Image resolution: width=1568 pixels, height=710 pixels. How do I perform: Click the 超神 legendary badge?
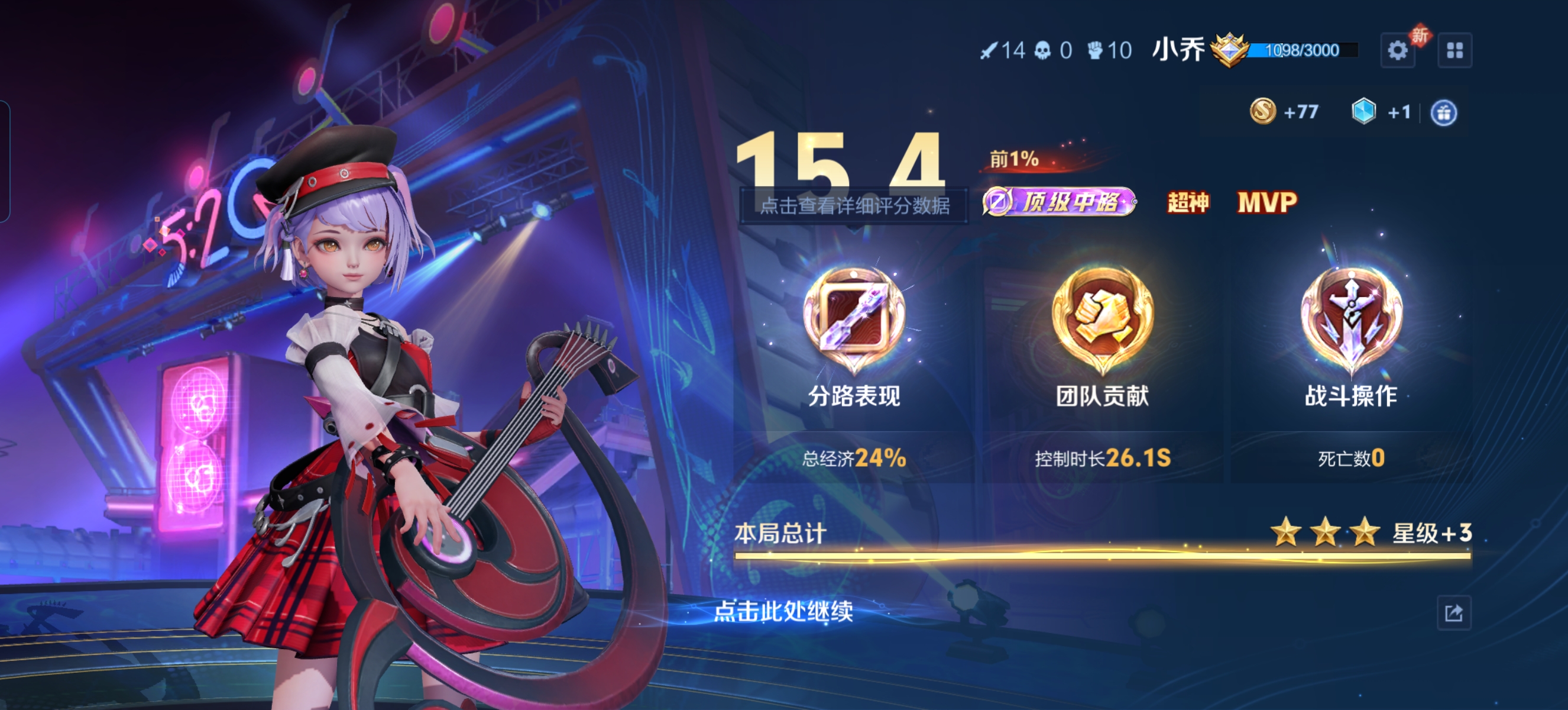[1188, 202]
